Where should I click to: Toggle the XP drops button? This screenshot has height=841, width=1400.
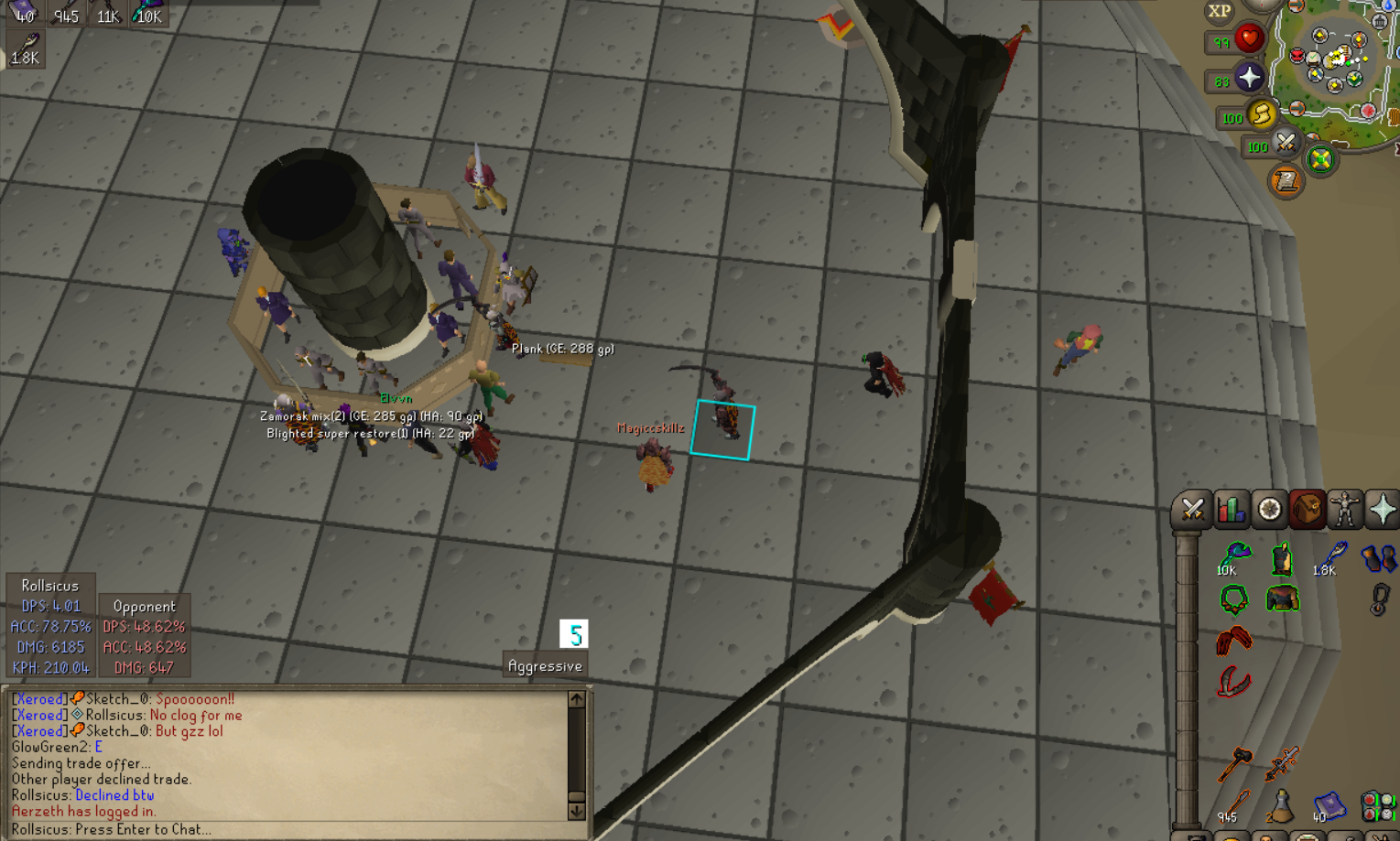click(1219, 11)
